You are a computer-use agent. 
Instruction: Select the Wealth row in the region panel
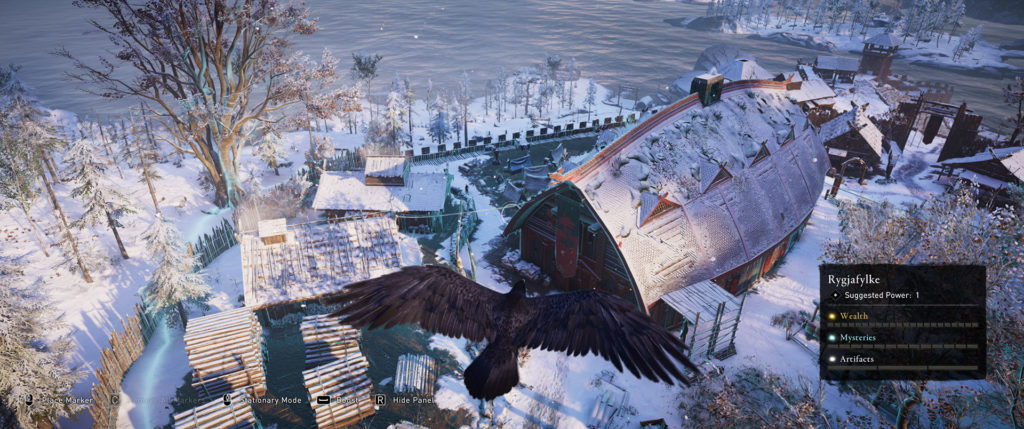click(900, 316)
